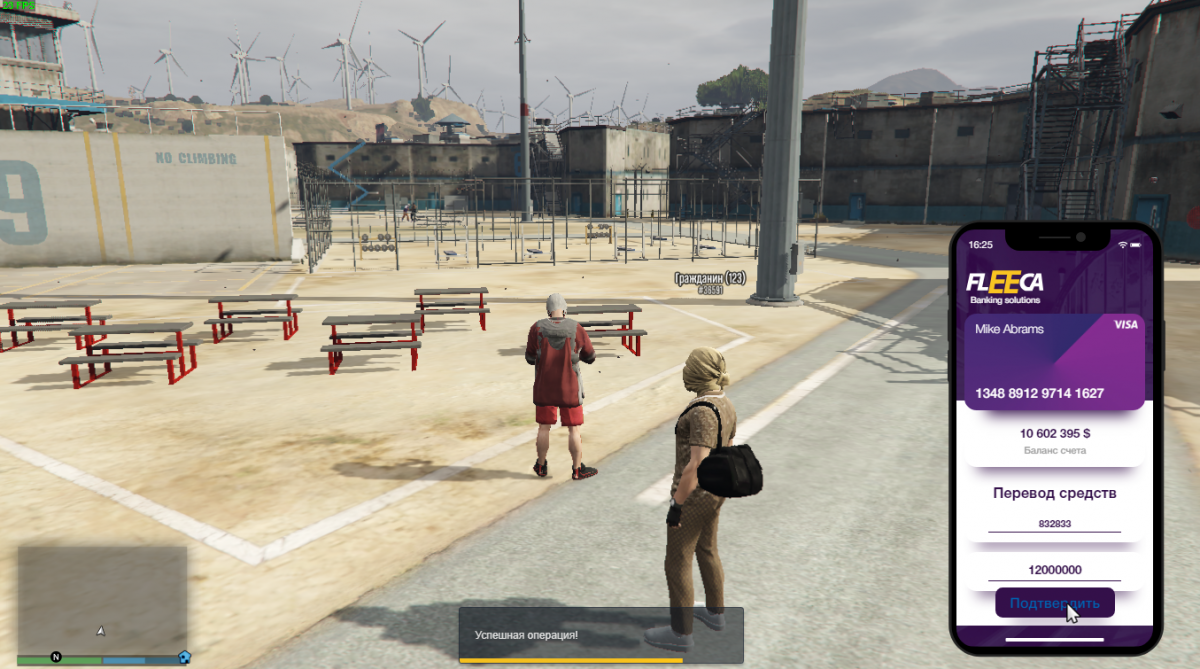
Task: Open the minimap
Action: tap(102, 598)
